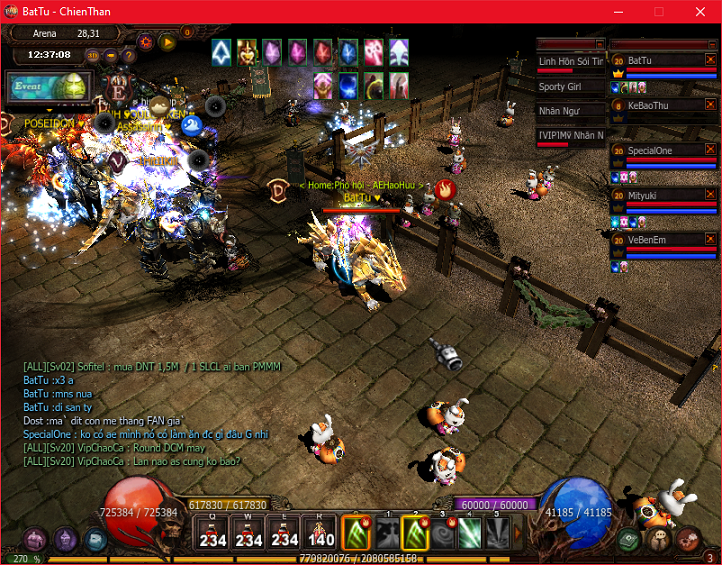The width and height of the screenshot is (722, 565).
Task: Activate skill slot number 3
Action: pos(442,532)
